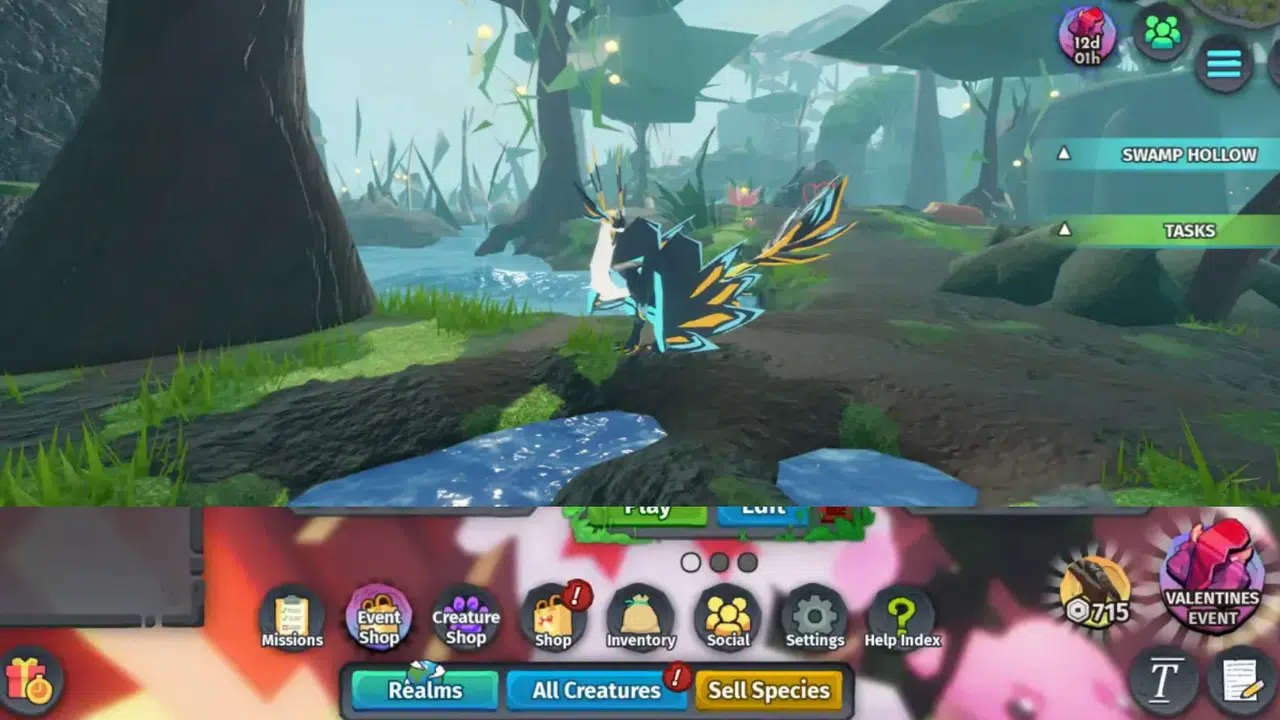Open the Social menu
Viewport: 1280px width, 720px height.
[x=728, y=619]
